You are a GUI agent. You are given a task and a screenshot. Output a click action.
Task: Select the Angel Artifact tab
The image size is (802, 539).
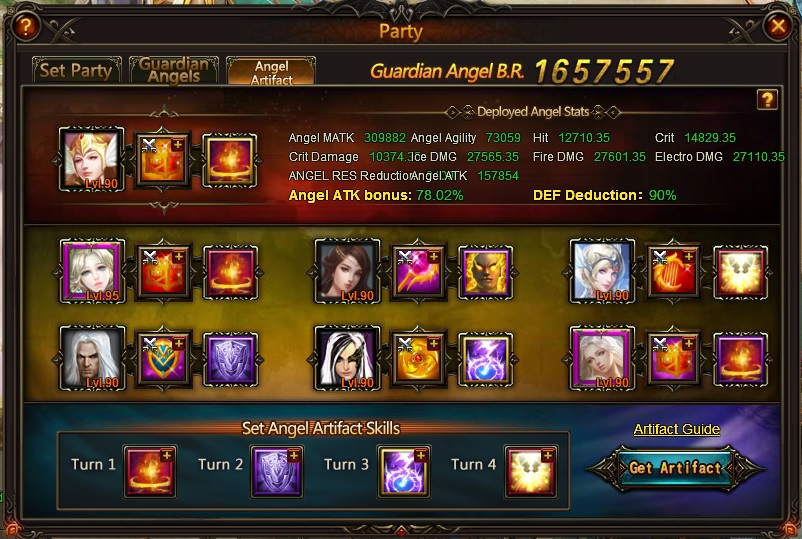270,71
